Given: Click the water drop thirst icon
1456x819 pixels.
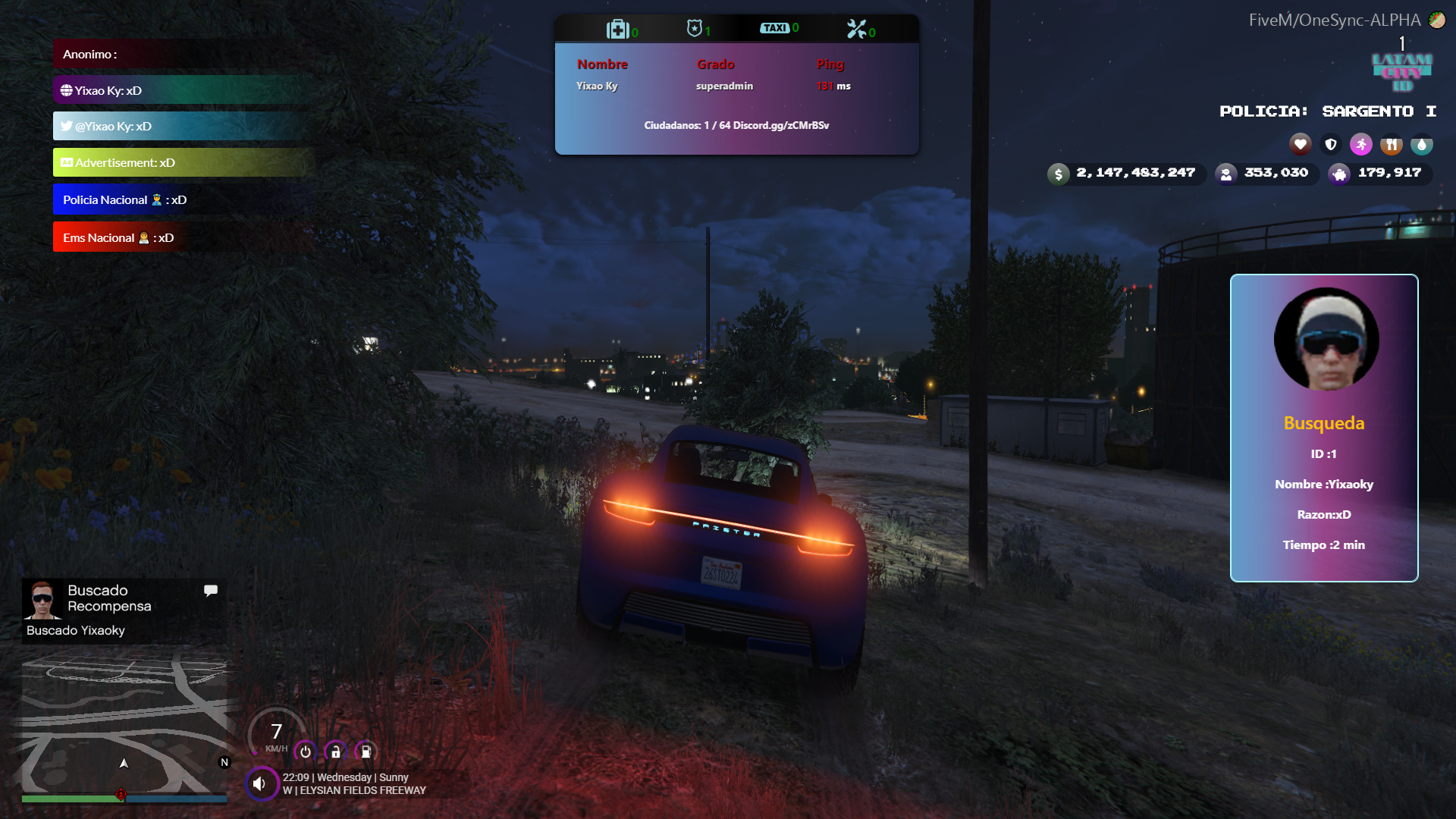Looking at the screenshot, I should coord(1422,144).
